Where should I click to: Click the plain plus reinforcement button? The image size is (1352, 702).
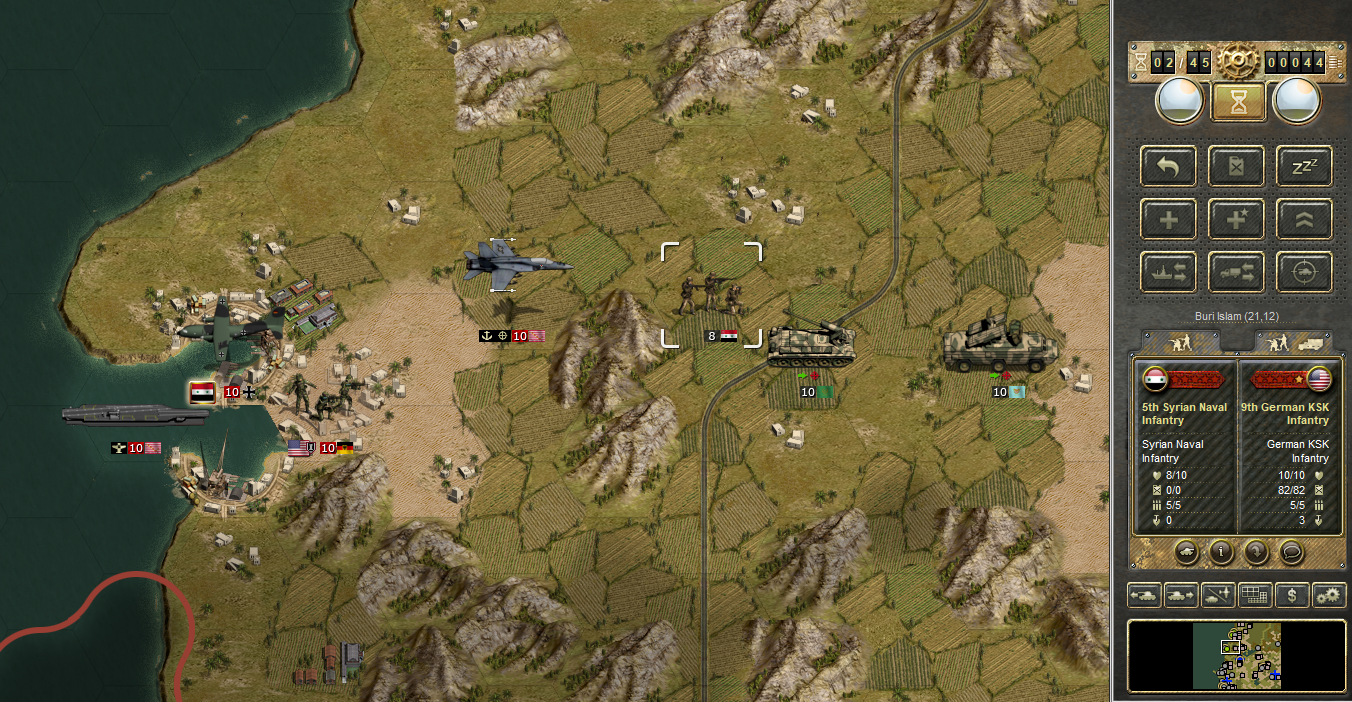coord(1168,219)
